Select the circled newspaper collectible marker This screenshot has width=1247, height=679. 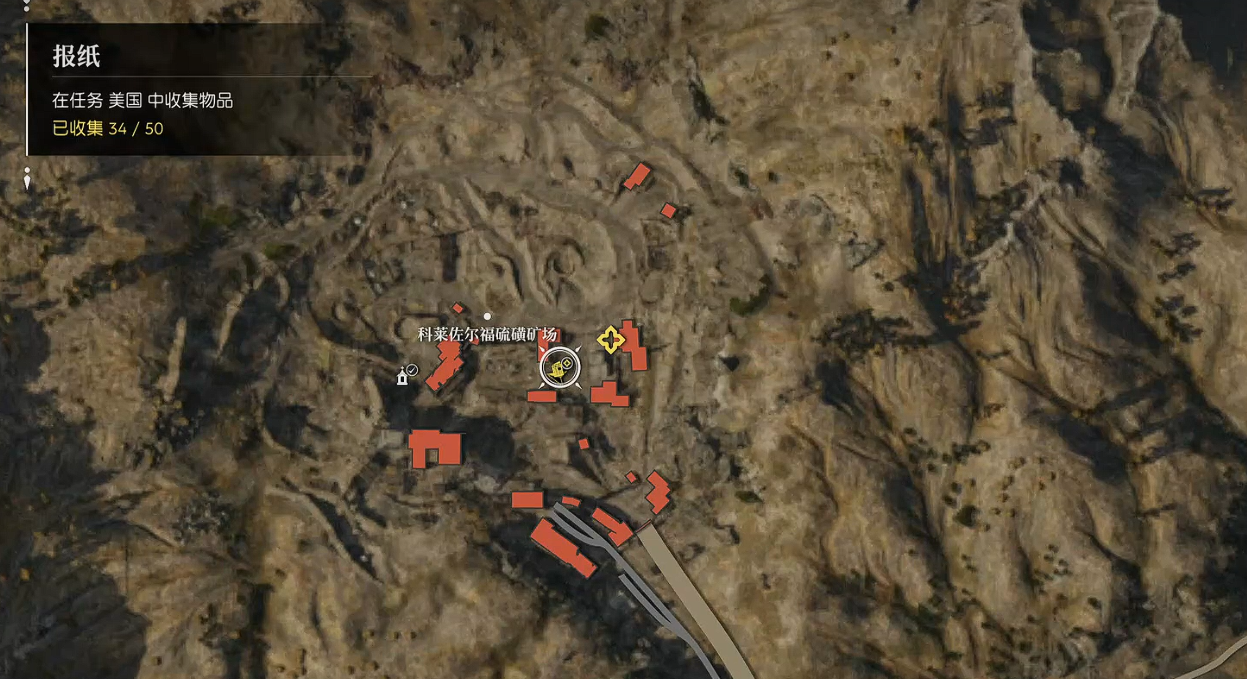pyautogui.click(x=560, y=367)
